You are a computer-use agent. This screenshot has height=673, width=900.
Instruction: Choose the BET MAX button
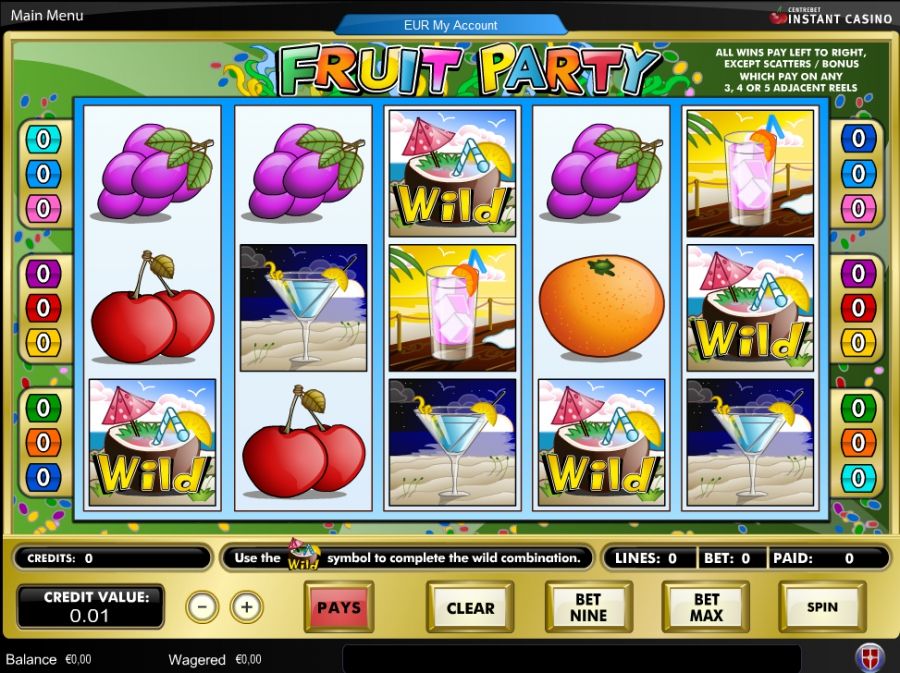pos(706,607)
